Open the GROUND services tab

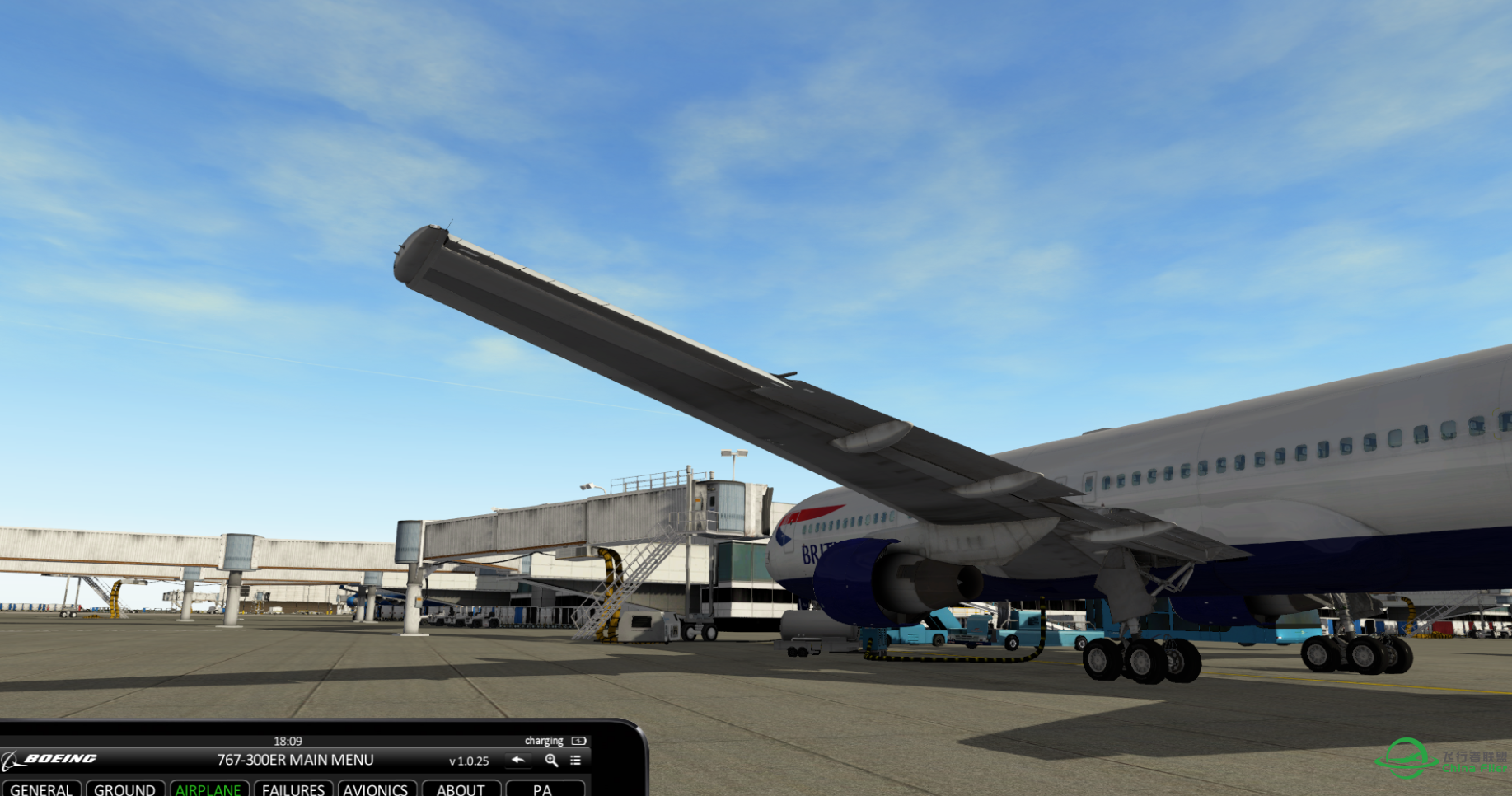point(125,789)
